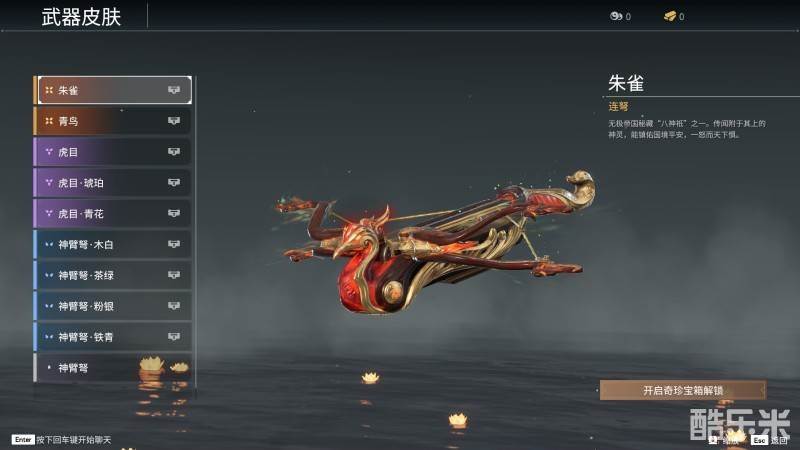Select the 虎目·青花 skin

pyautogui.click(x=114, y=214)
